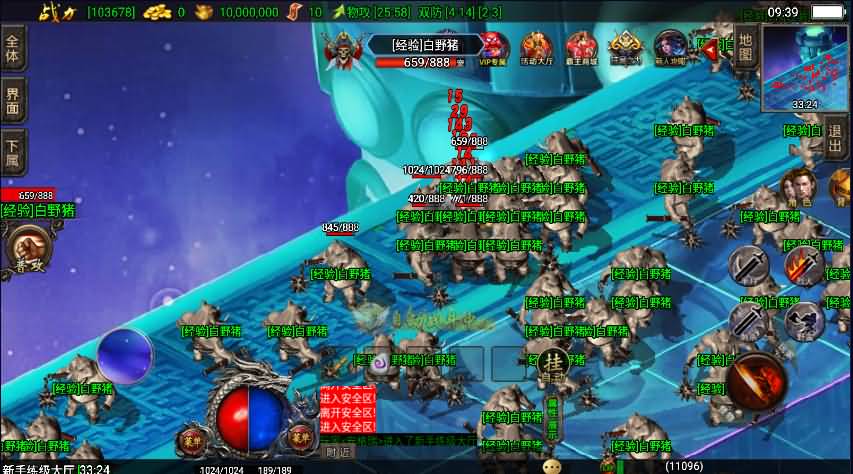The height and width of the screenshot is (474, 853).
Task: Click the 退出 exit button
Action: pos(836,139)
